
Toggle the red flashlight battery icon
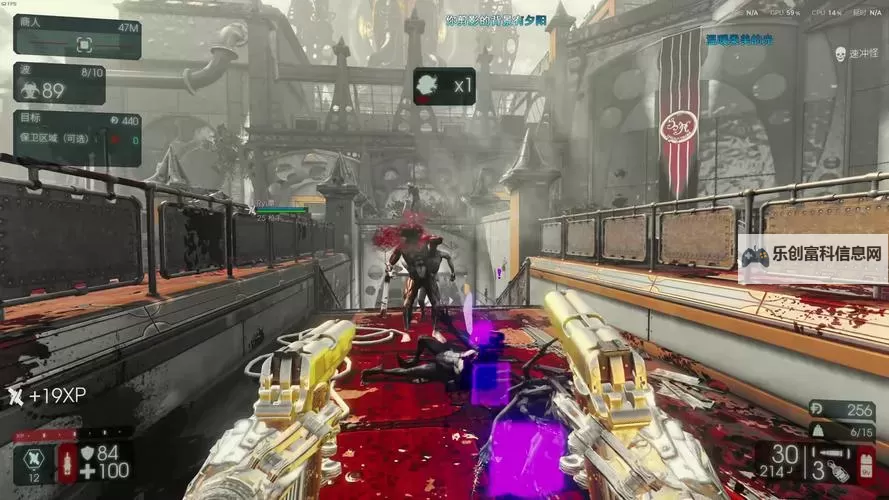[x=865, y=465]
